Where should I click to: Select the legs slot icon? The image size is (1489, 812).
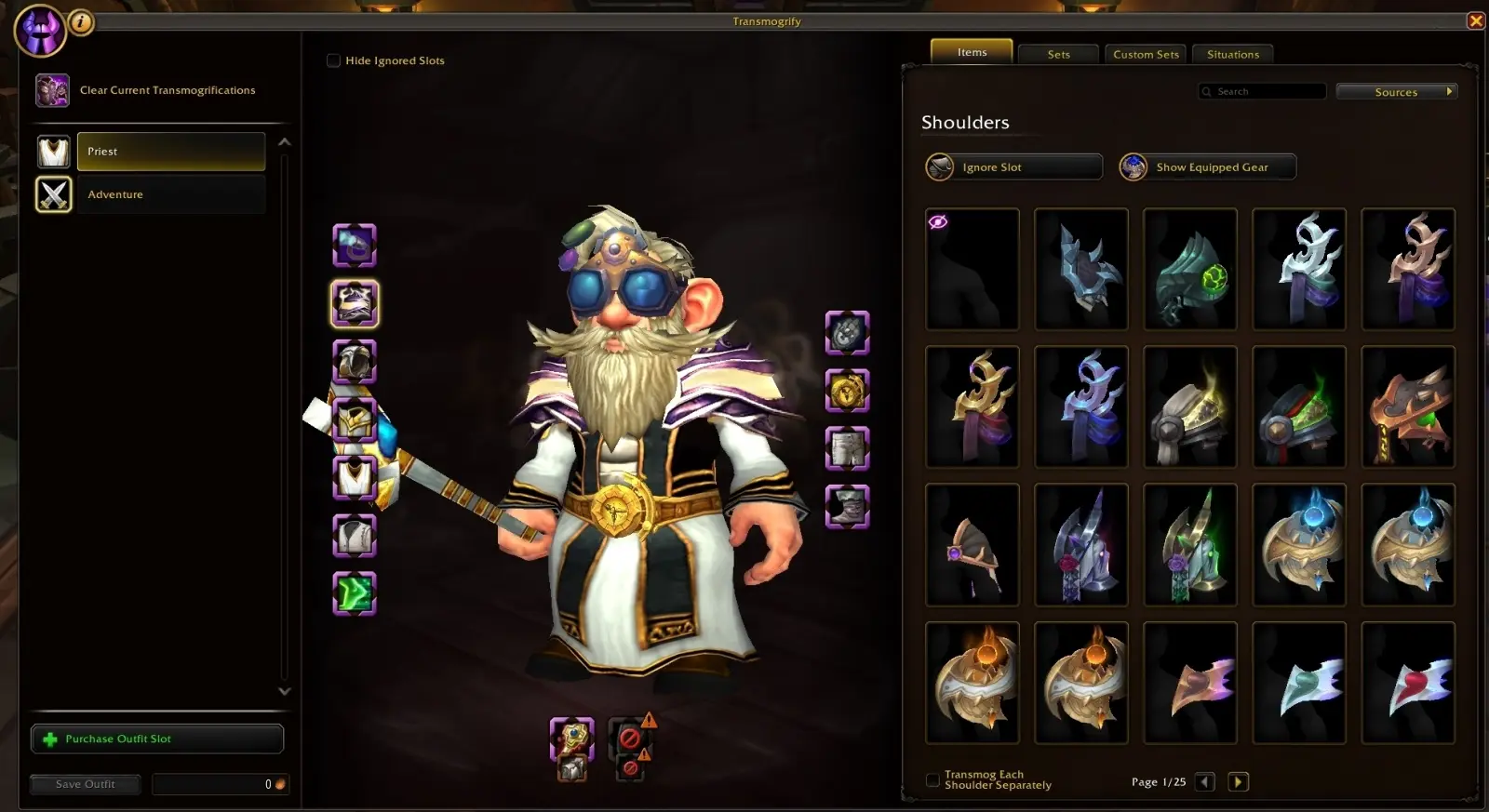click(845, 448)
